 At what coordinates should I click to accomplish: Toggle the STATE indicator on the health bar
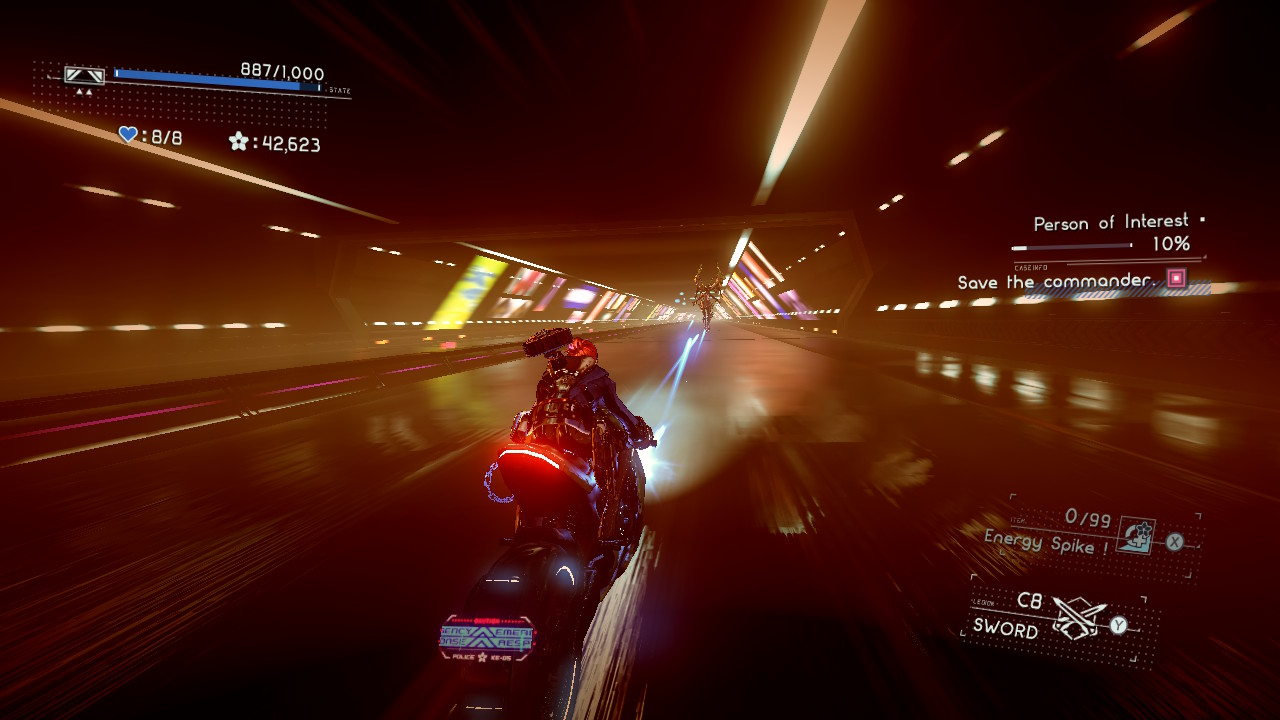[339, 90]
